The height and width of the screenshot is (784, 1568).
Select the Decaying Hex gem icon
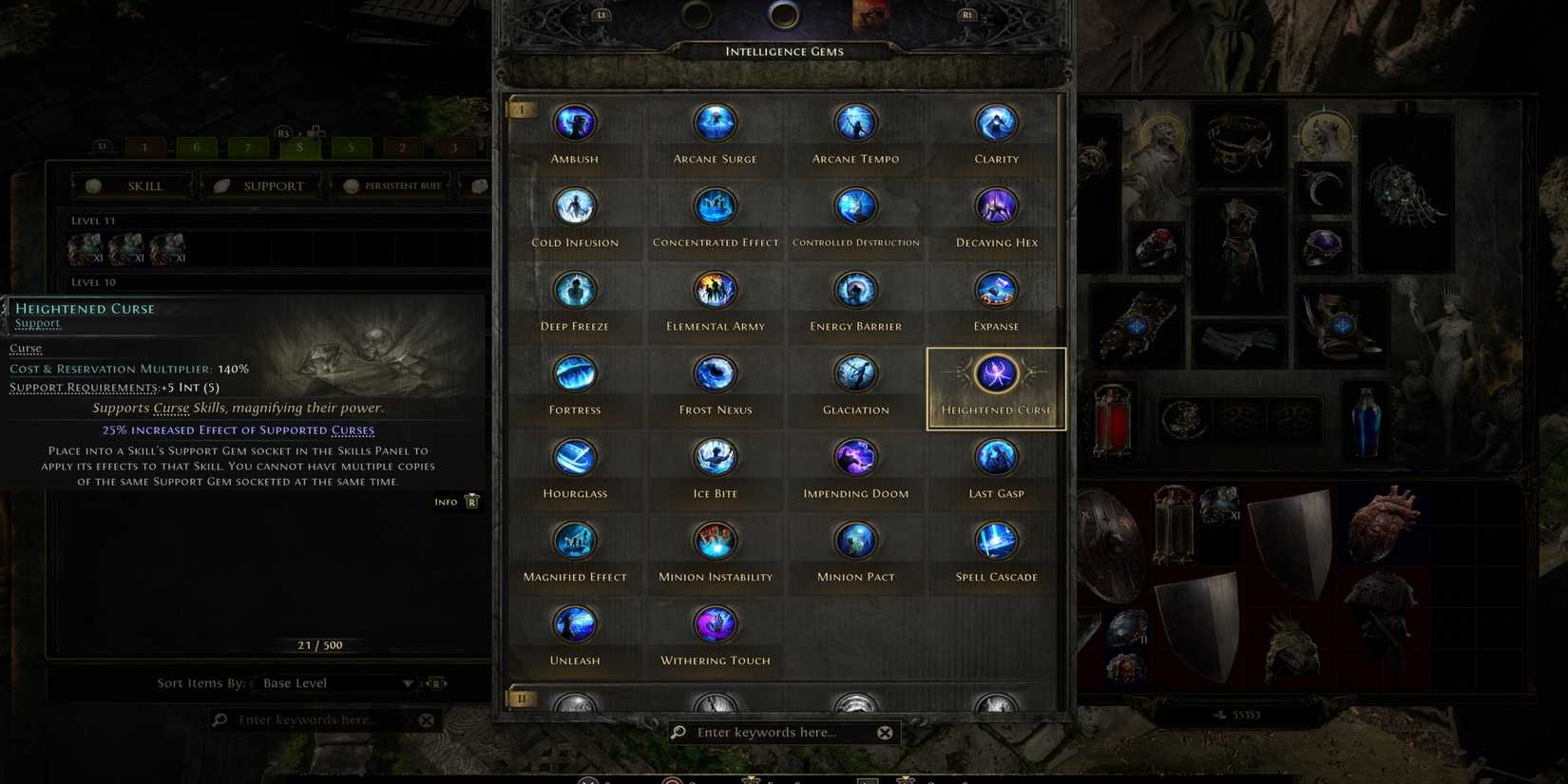click(995, 205)
